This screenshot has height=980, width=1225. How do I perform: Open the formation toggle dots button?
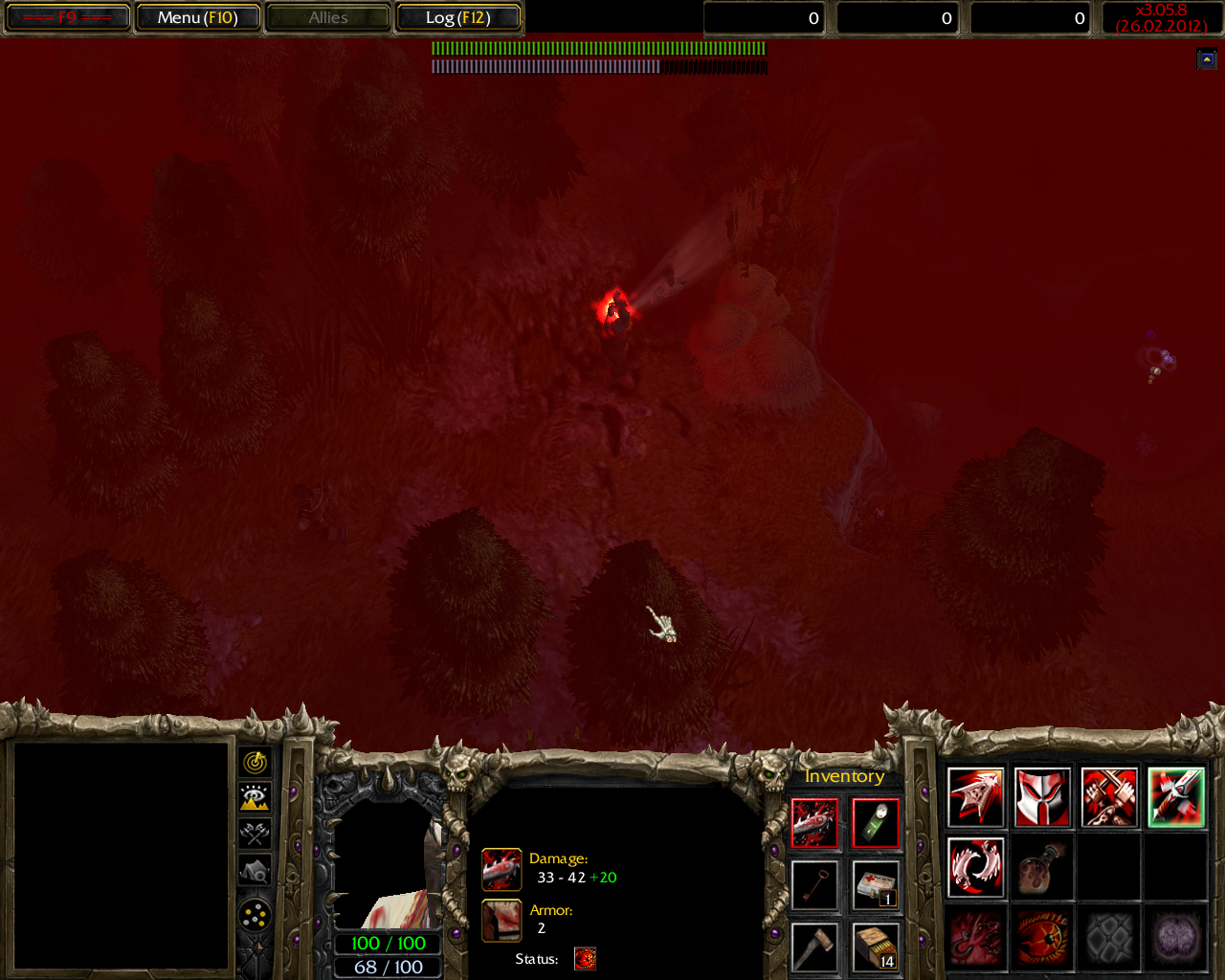(255, 916)
